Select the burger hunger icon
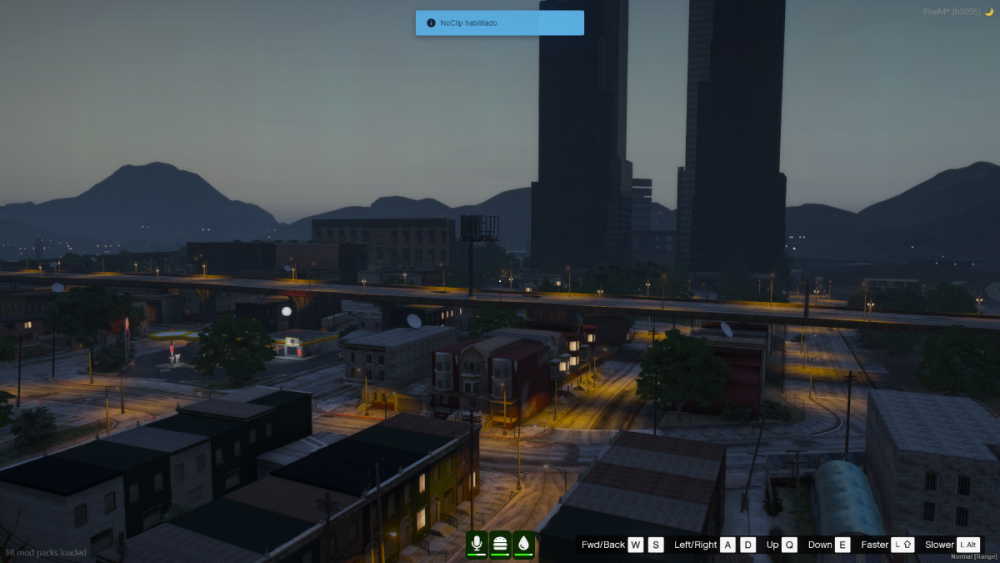This screenshot has width=1000, height=563. click(500, 543)
